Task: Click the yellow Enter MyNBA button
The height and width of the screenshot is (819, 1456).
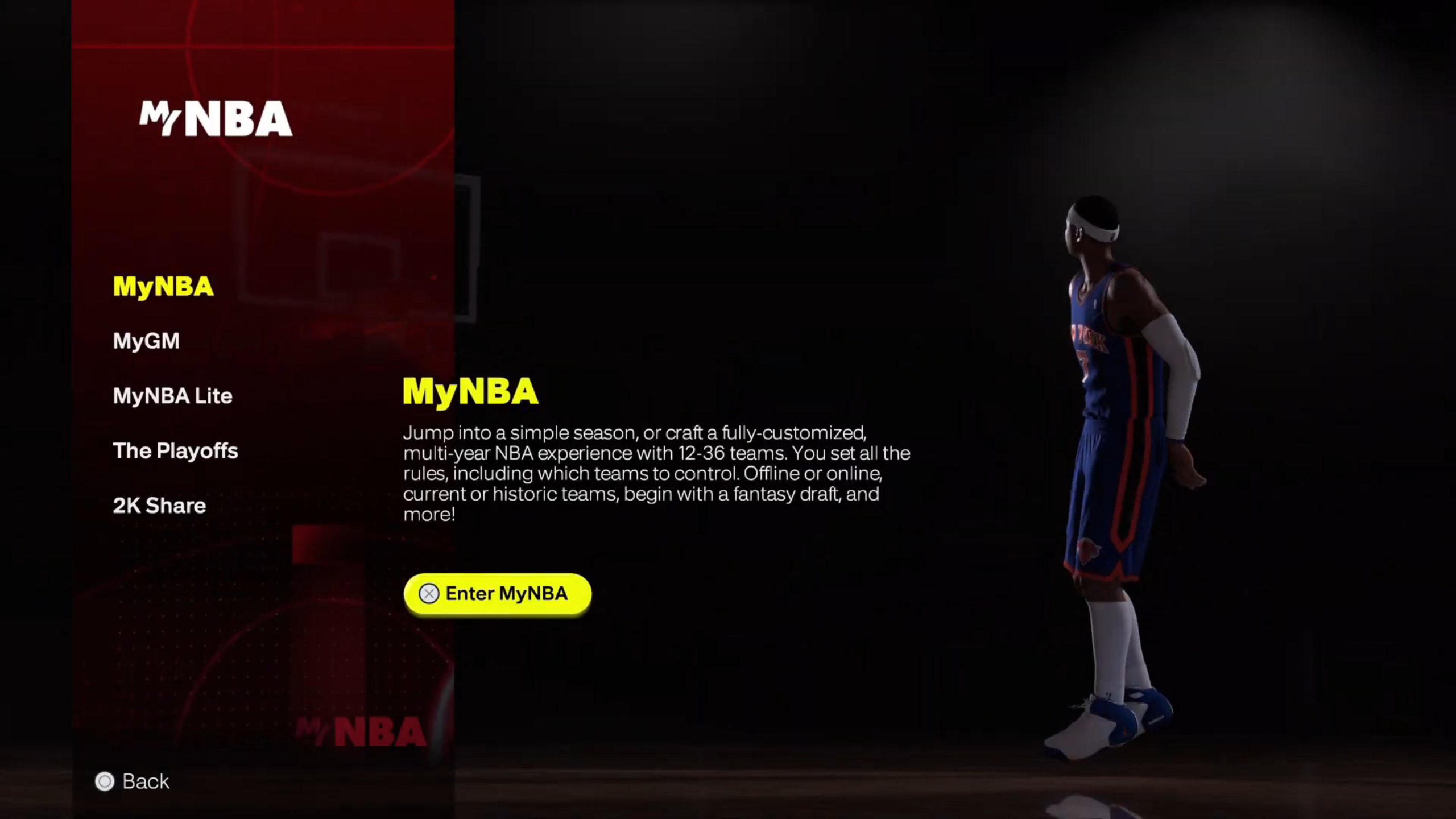Action: (x=497, y=594)
